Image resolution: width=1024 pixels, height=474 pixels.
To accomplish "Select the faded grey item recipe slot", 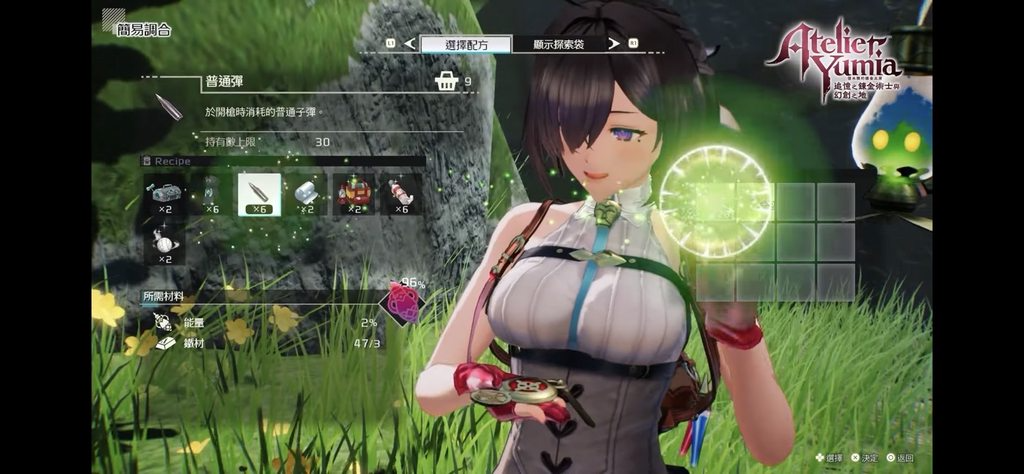I will tap(211, 194).
